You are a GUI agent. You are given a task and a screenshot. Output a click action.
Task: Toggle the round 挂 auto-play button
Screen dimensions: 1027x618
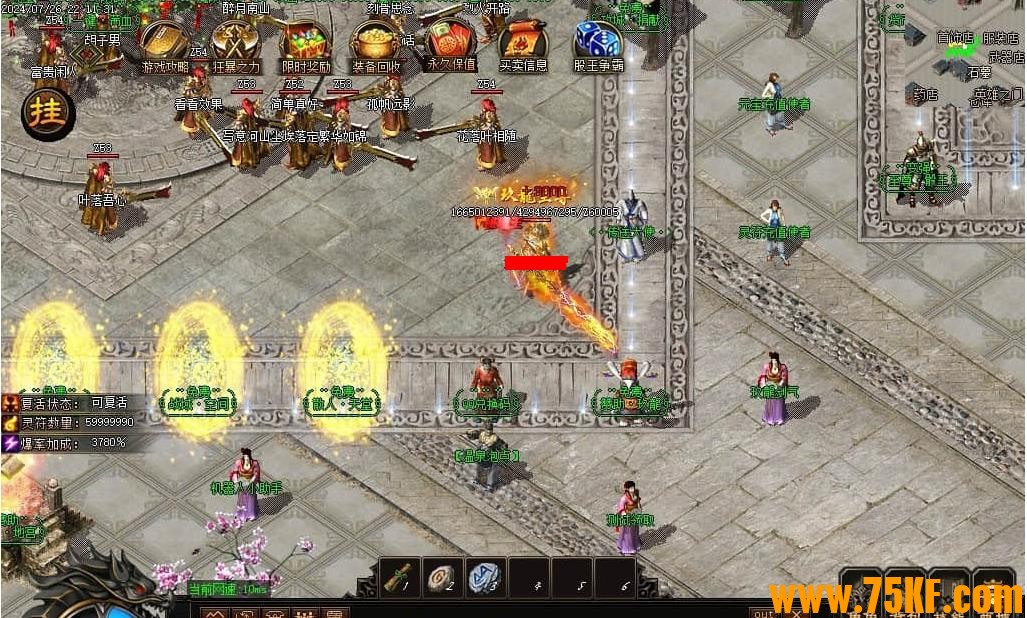[47, 114]
